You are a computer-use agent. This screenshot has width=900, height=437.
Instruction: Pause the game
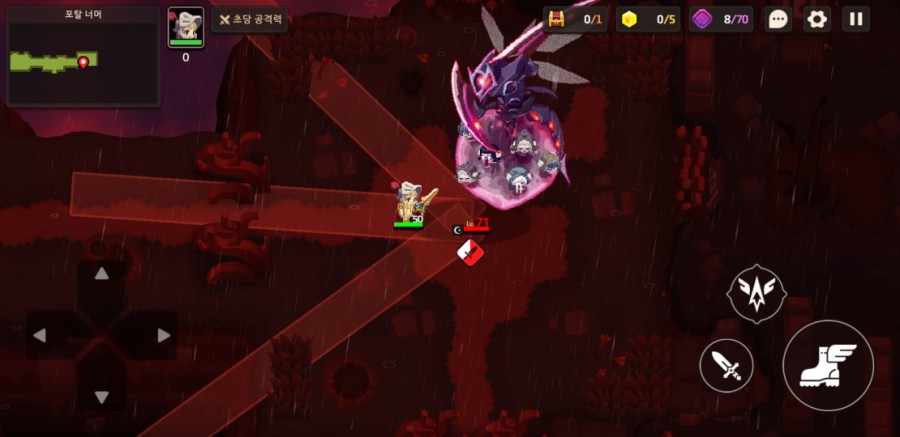point(855,19)
